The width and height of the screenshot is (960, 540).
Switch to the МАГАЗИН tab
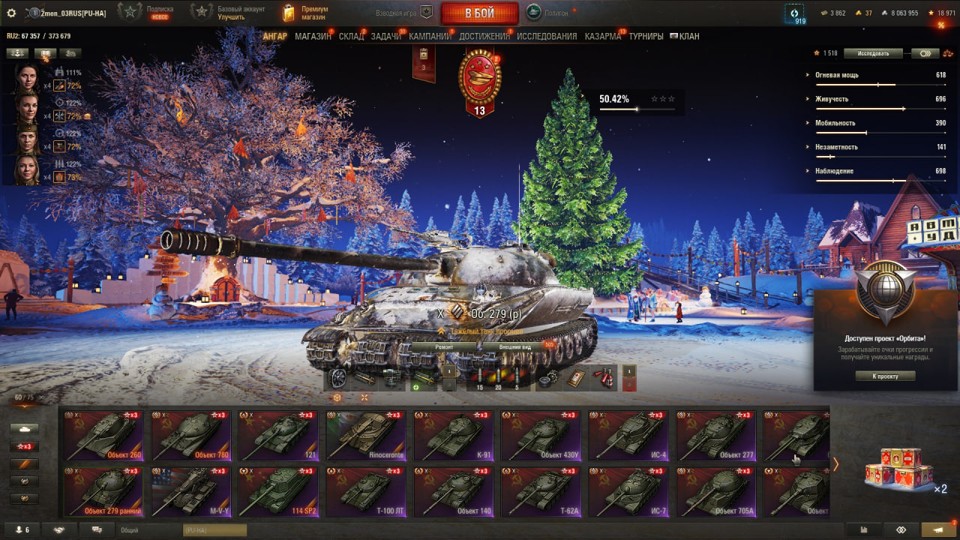point(313,36)
